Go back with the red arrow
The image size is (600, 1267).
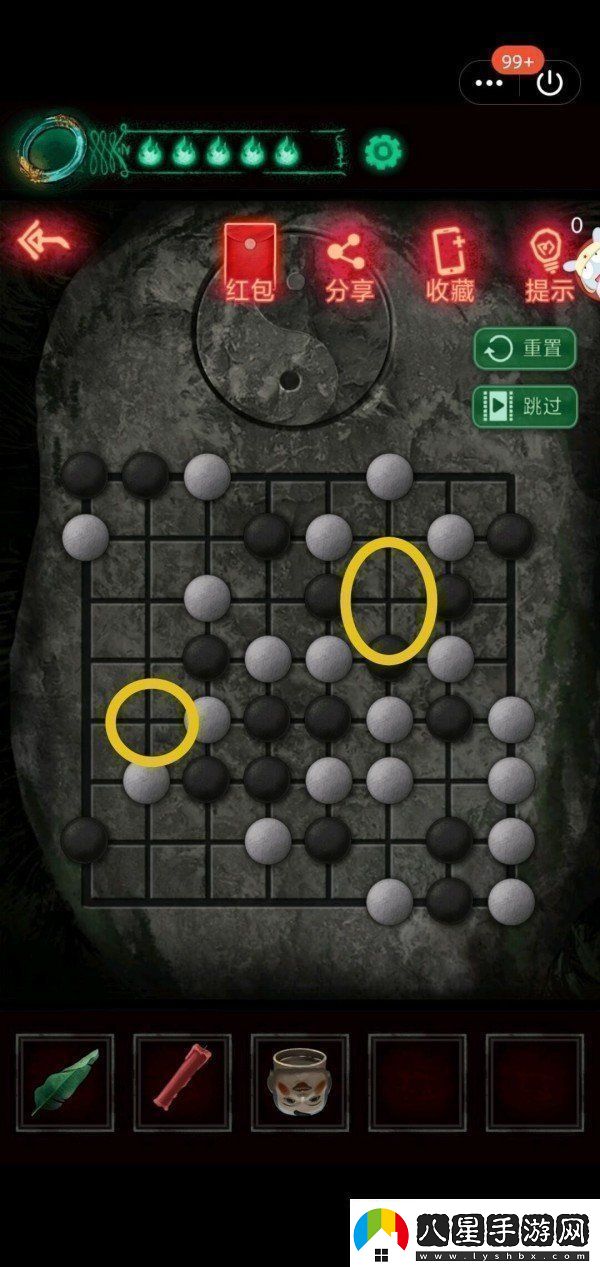pyautogui.click(x=46, y=242)
